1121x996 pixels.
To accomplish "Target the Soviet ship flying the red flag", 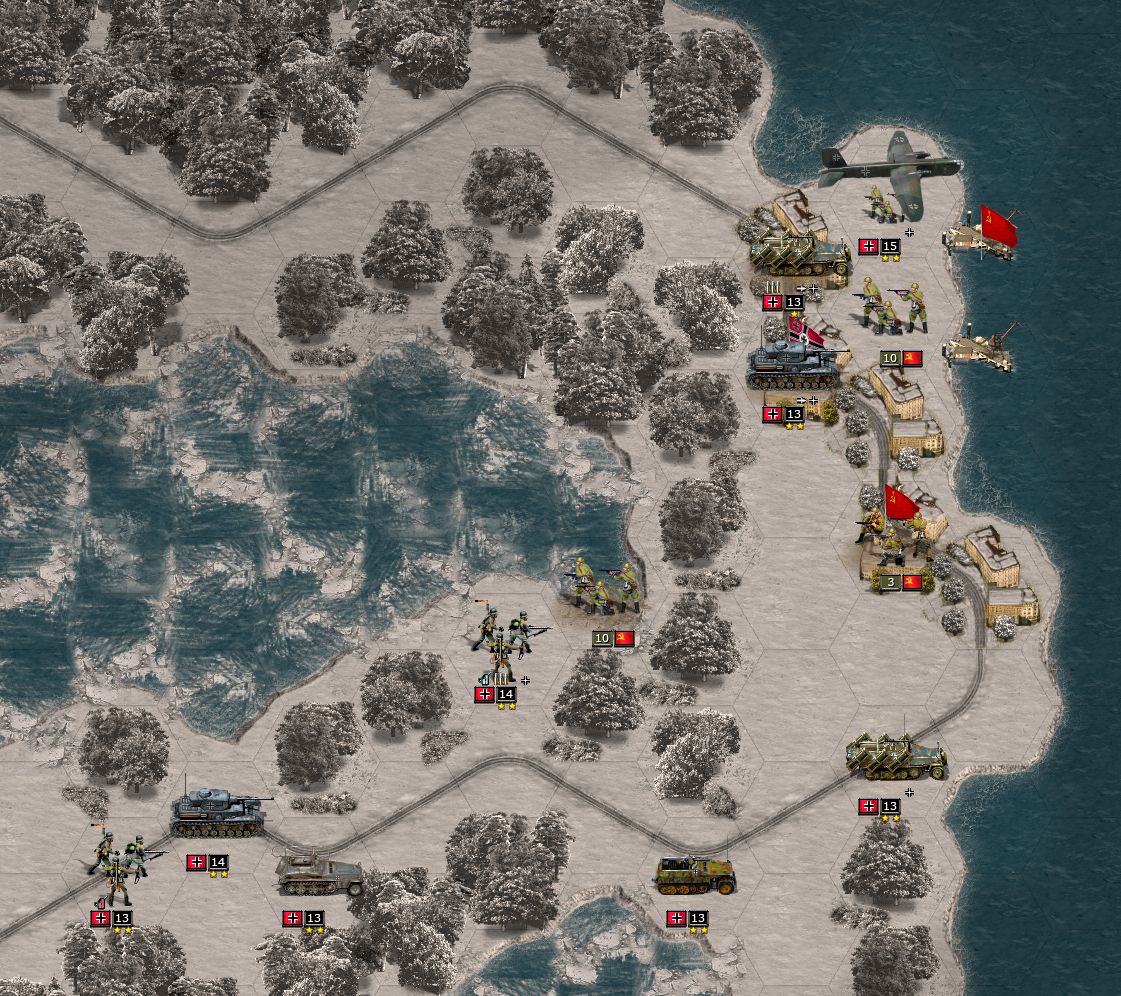I will pos(984,234).
